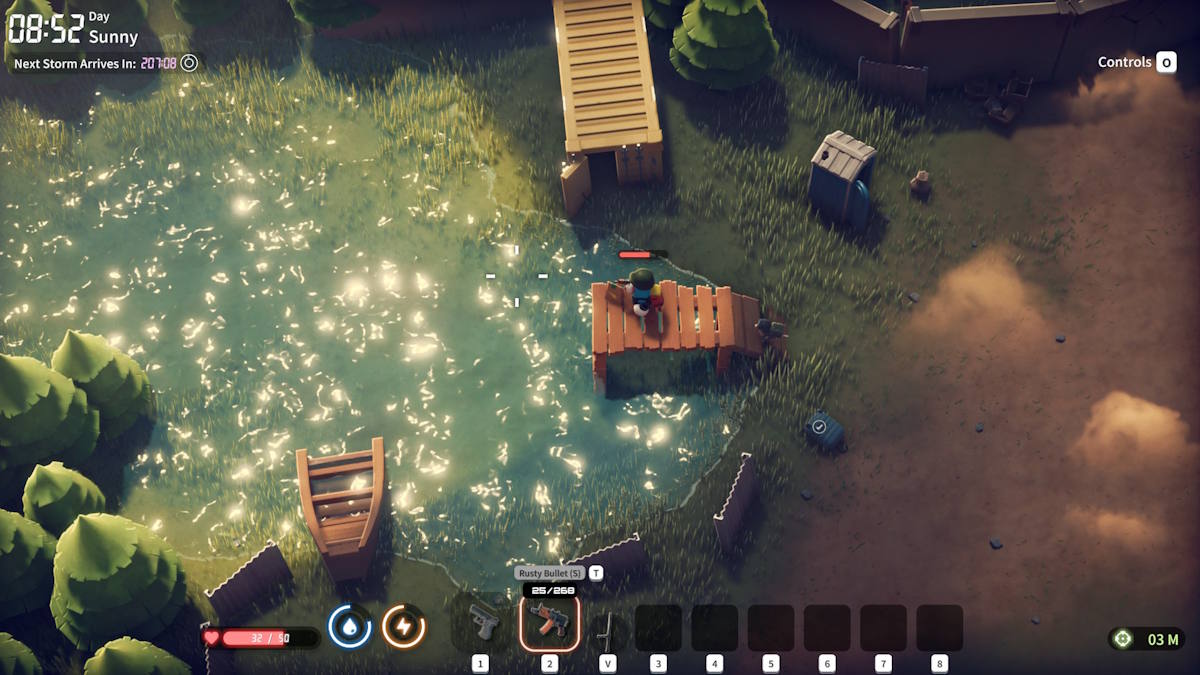Open the Controls panel
The height and width of the screenshot is (675, 1200).
pos(1136,62)
